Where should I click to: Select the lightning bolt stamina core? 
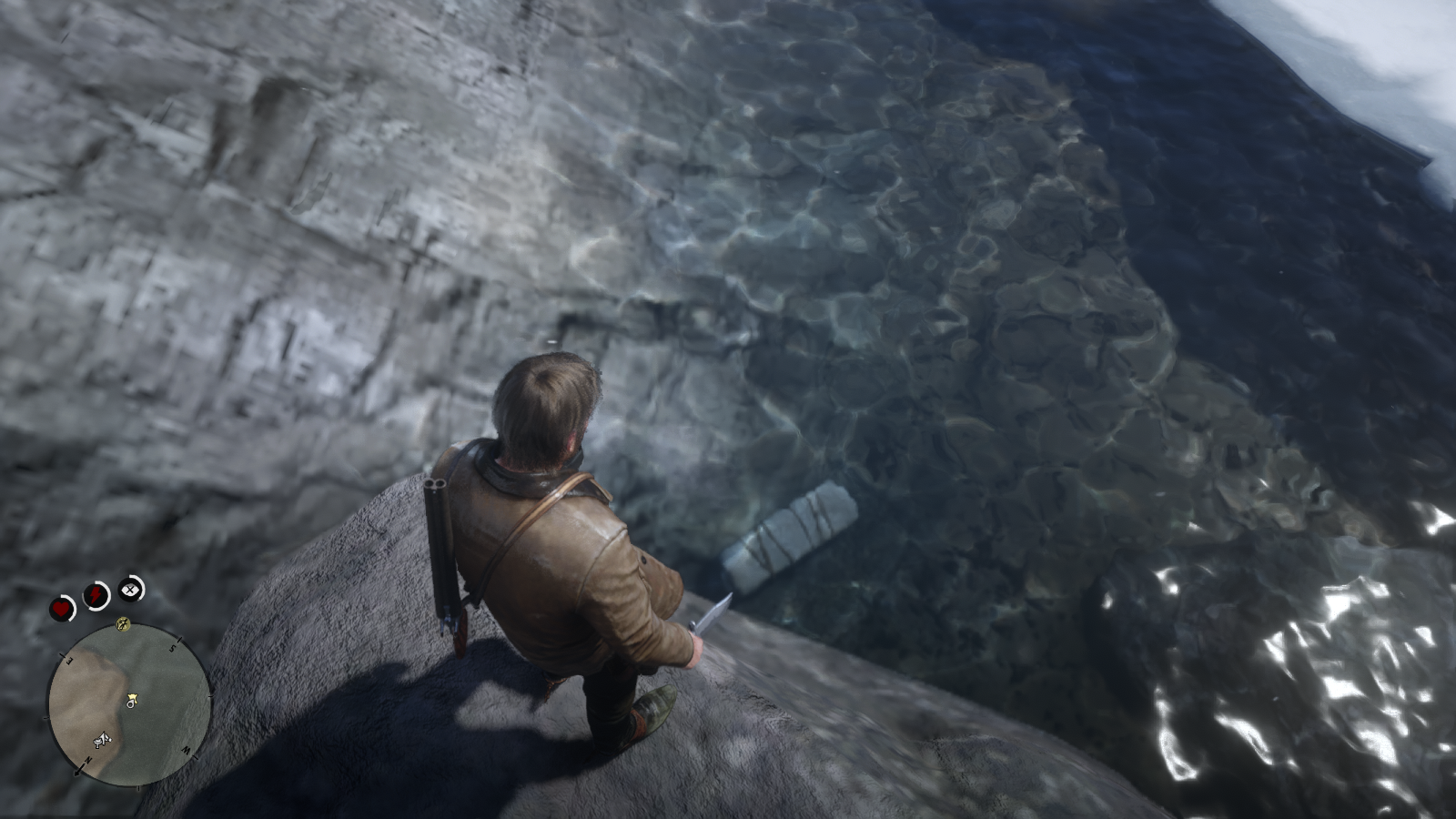[96, 595]
